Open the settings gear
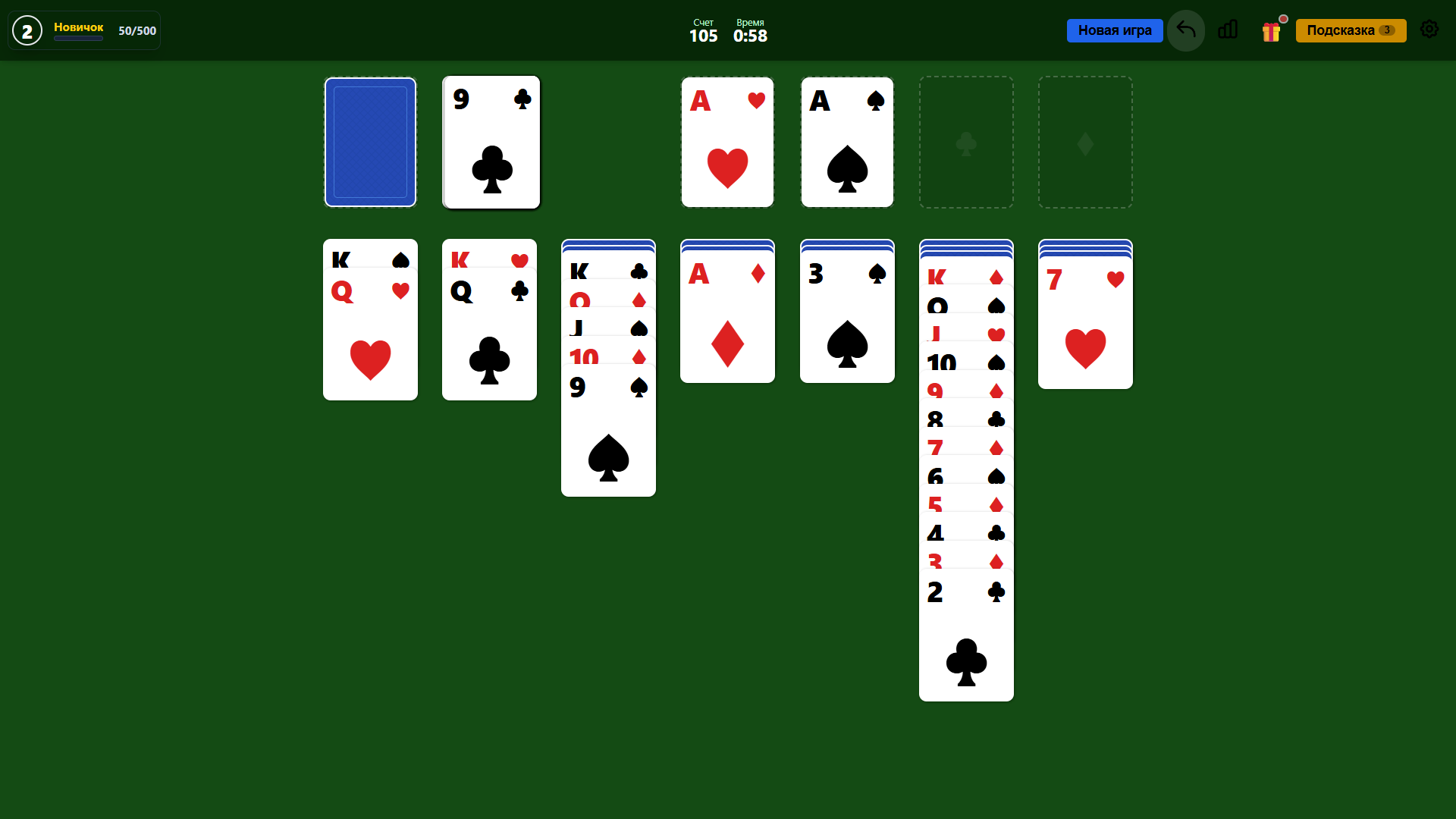Image resolution: width=1456 pixels, height=819 pixels. (x=1429, y=30)
